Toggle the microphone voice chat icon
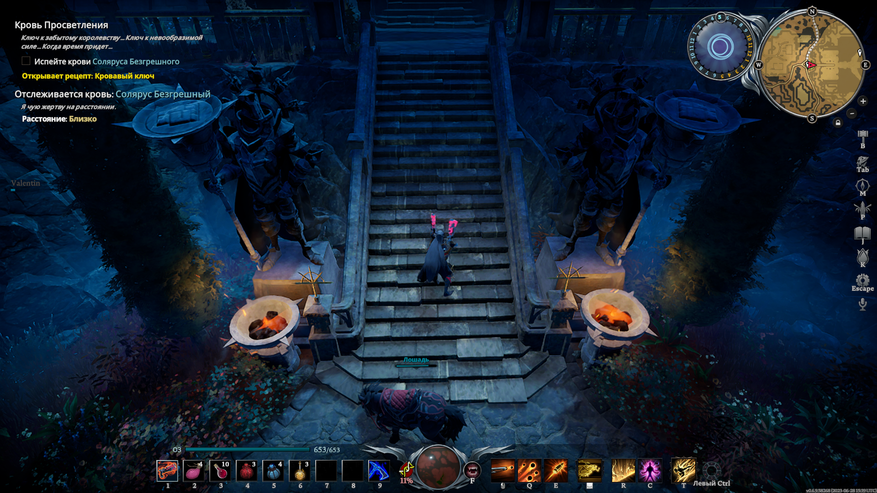Viewport: 877px width, 493px height. click(862, 304)
